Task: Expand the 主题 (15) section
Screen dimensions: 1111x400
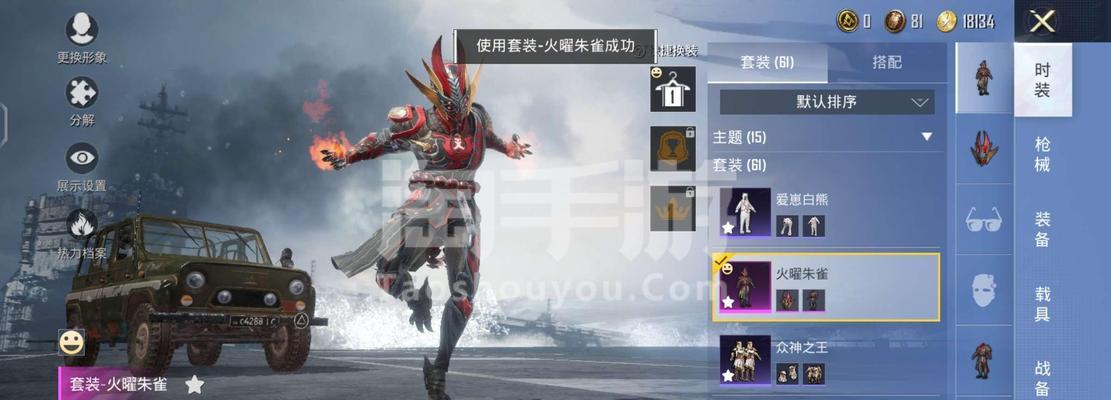Action: 926,137
